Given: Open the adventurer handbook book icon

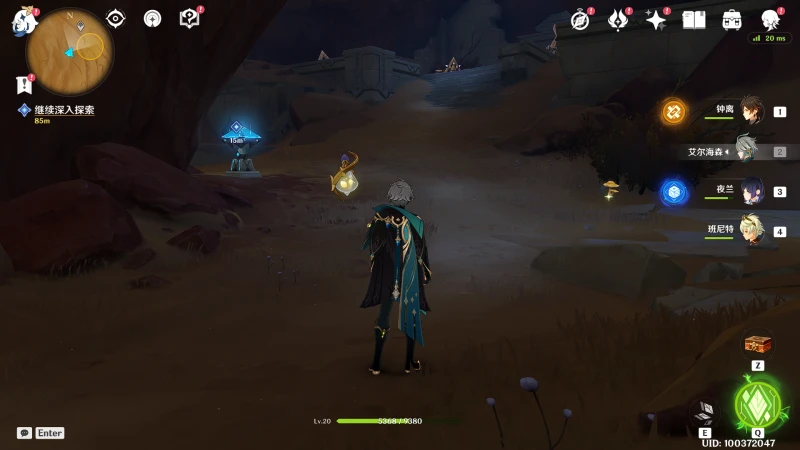Looking at the screenshot, I should point(694,20).
